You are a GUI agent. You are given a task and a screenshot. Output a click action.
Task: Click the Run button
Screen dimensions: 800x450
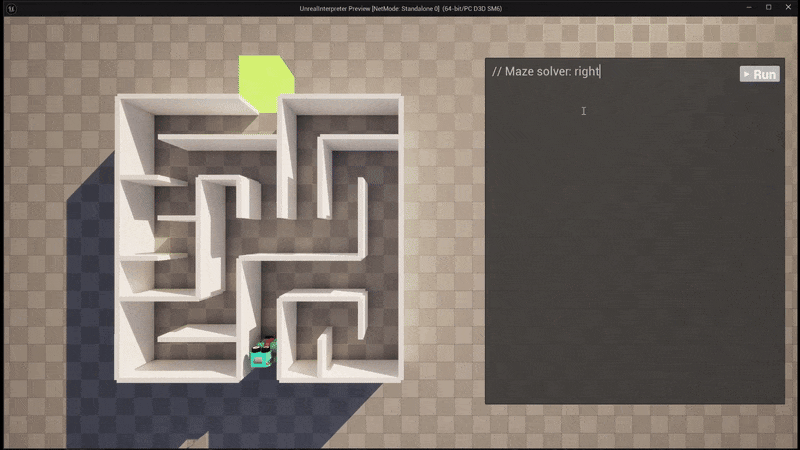[759, 74]
